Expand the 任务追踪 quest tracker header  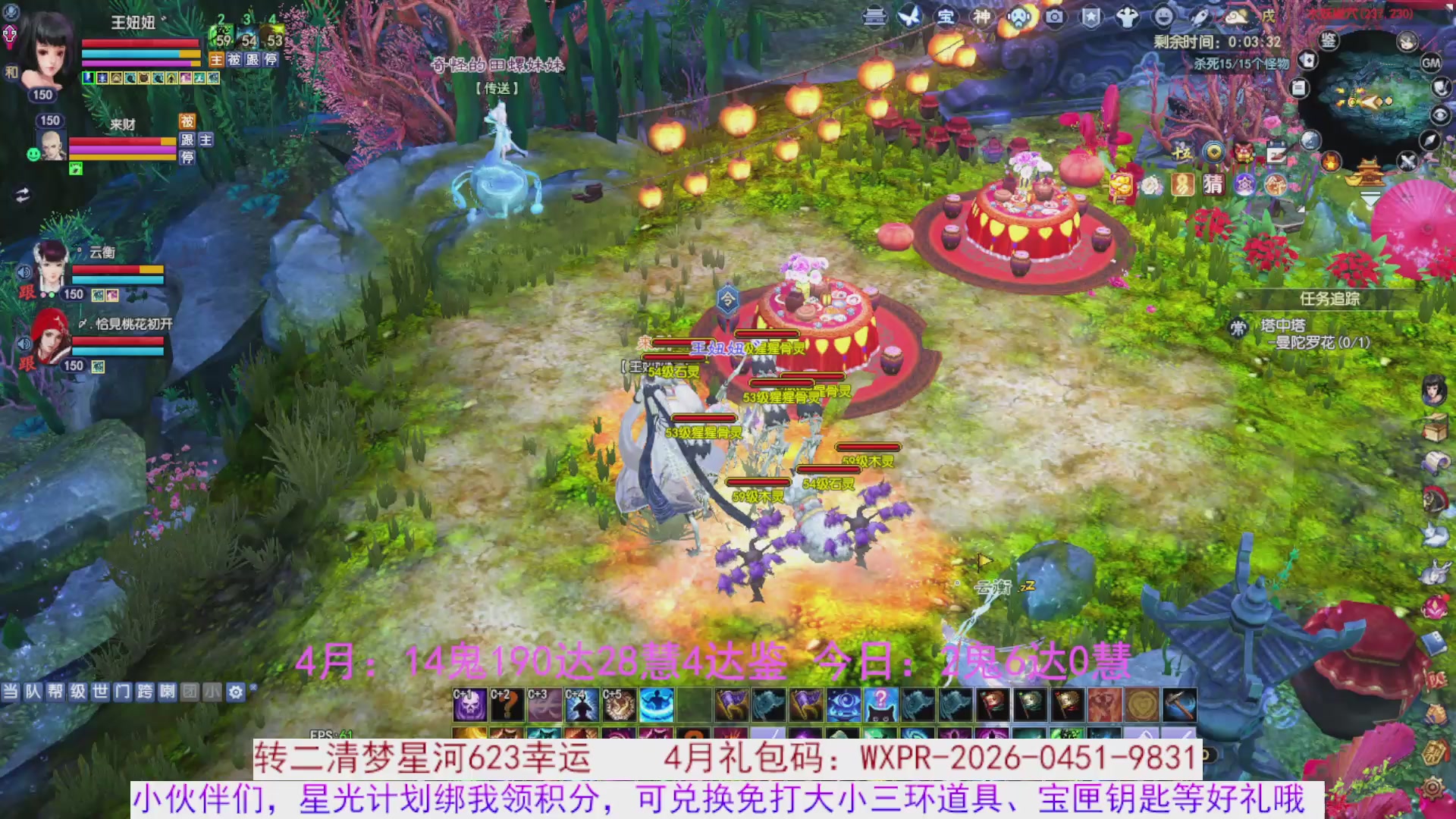1329,299
